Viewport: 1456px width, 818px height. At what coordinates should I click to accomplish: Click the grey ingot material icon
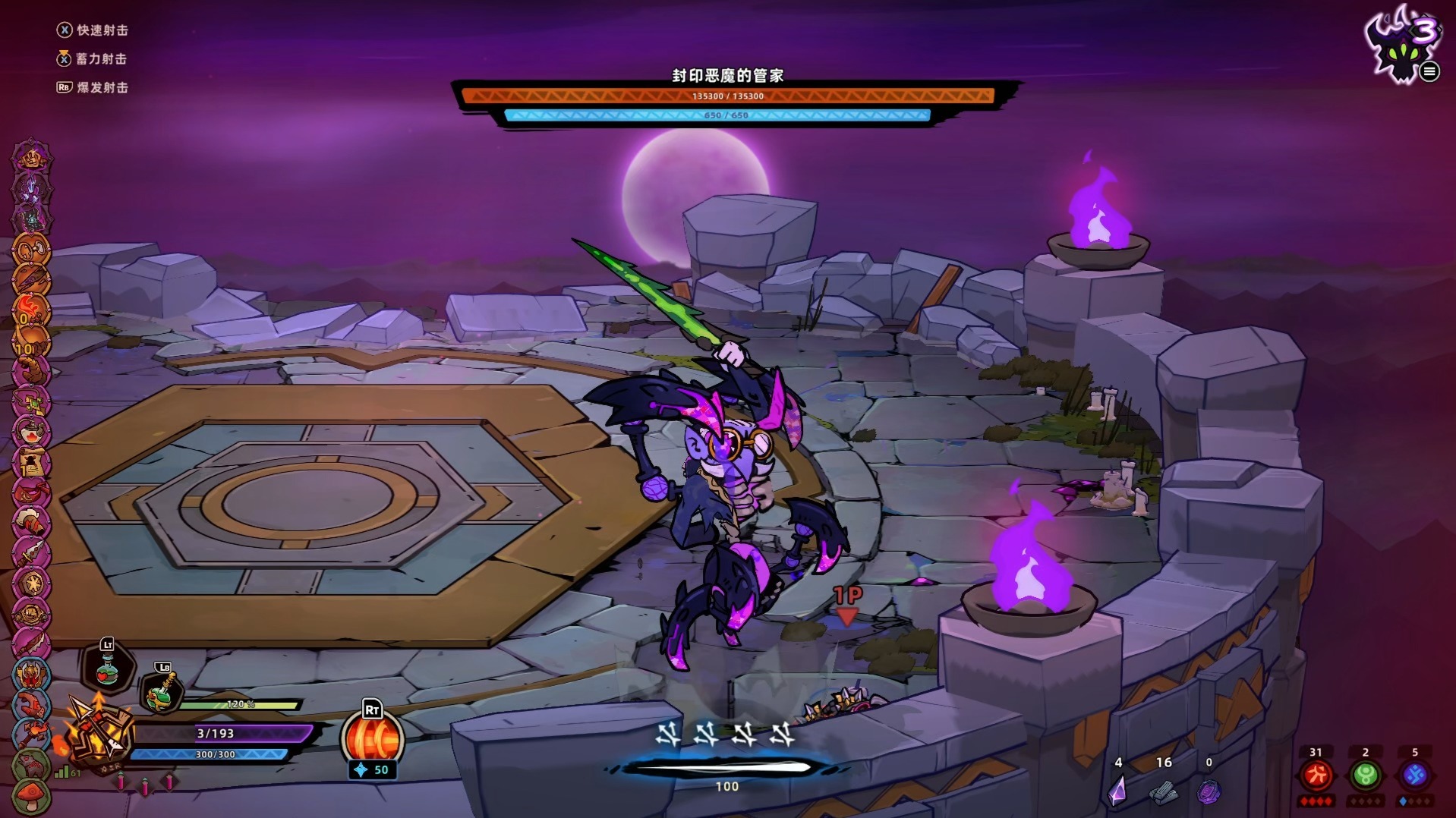point(1163,792)
